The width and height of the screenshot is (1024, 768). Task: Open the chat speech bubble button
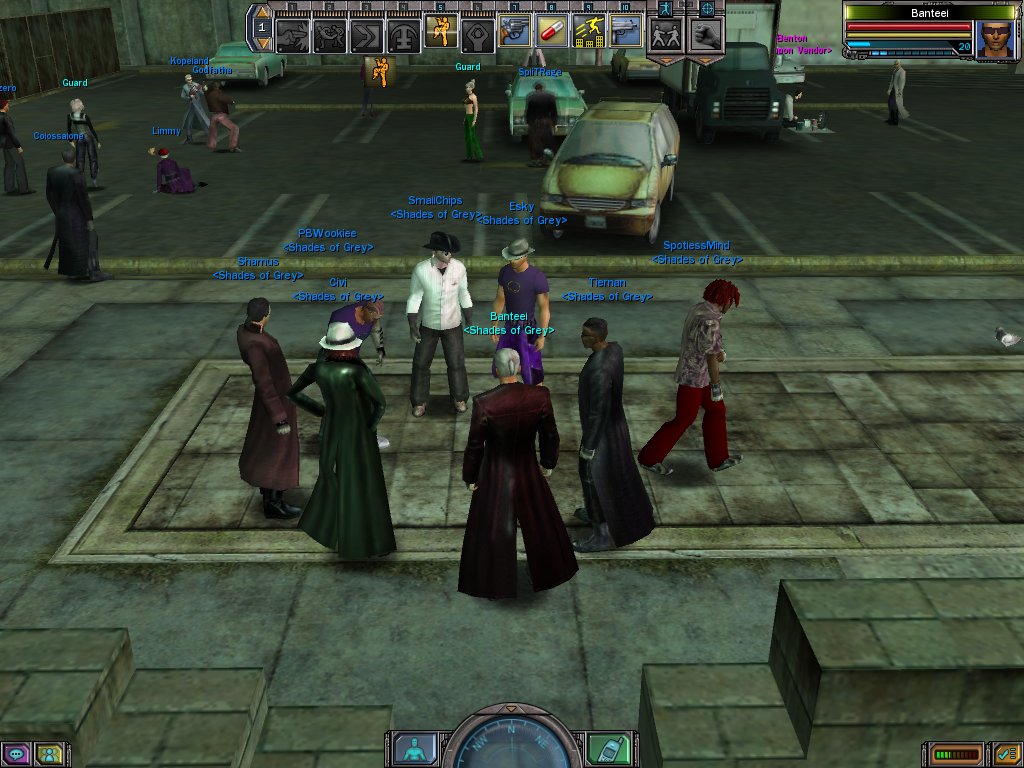pos(15,753)
